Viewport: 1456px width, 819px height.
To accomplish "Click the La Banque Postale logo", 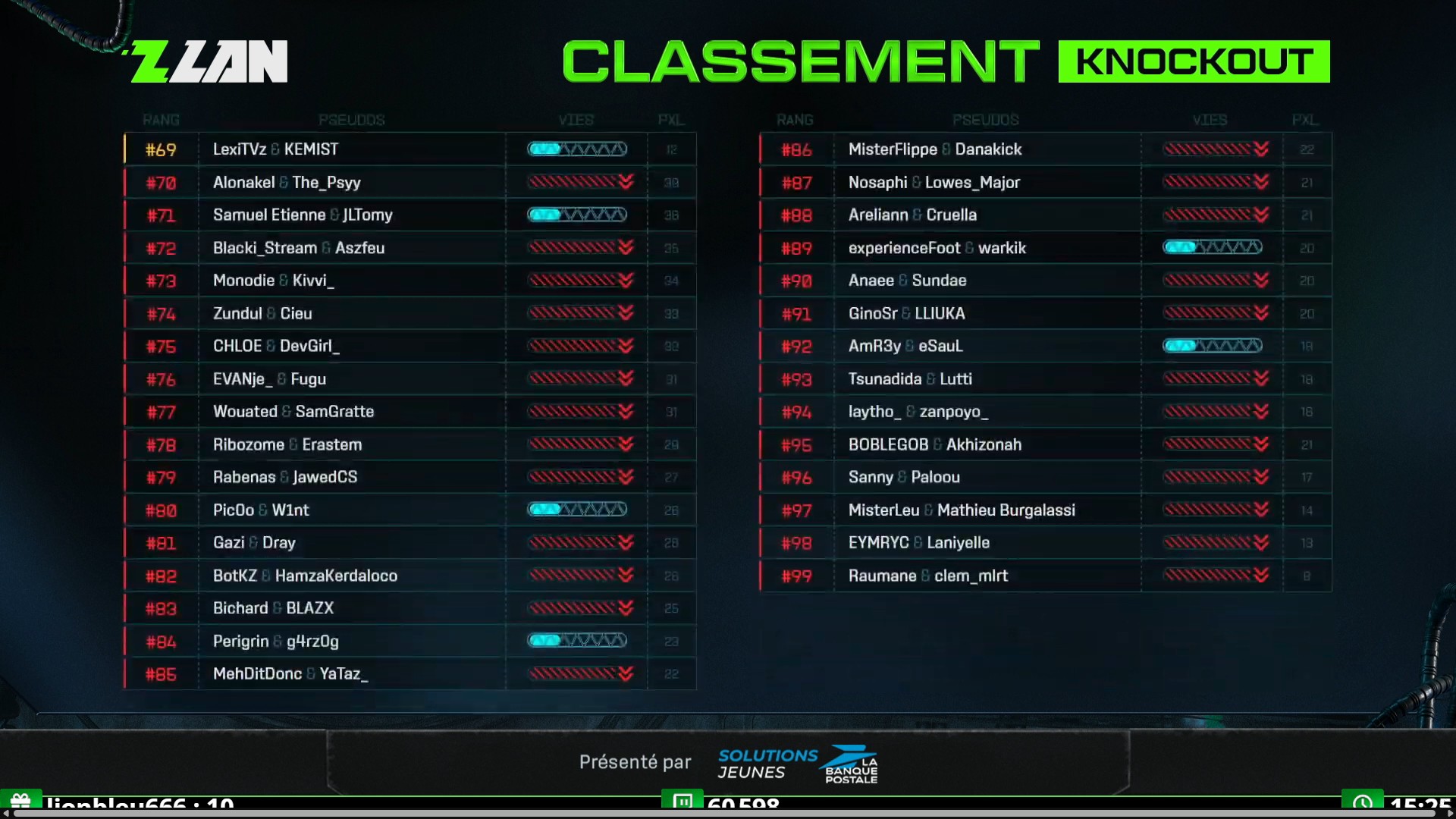I will pos(851,764).
